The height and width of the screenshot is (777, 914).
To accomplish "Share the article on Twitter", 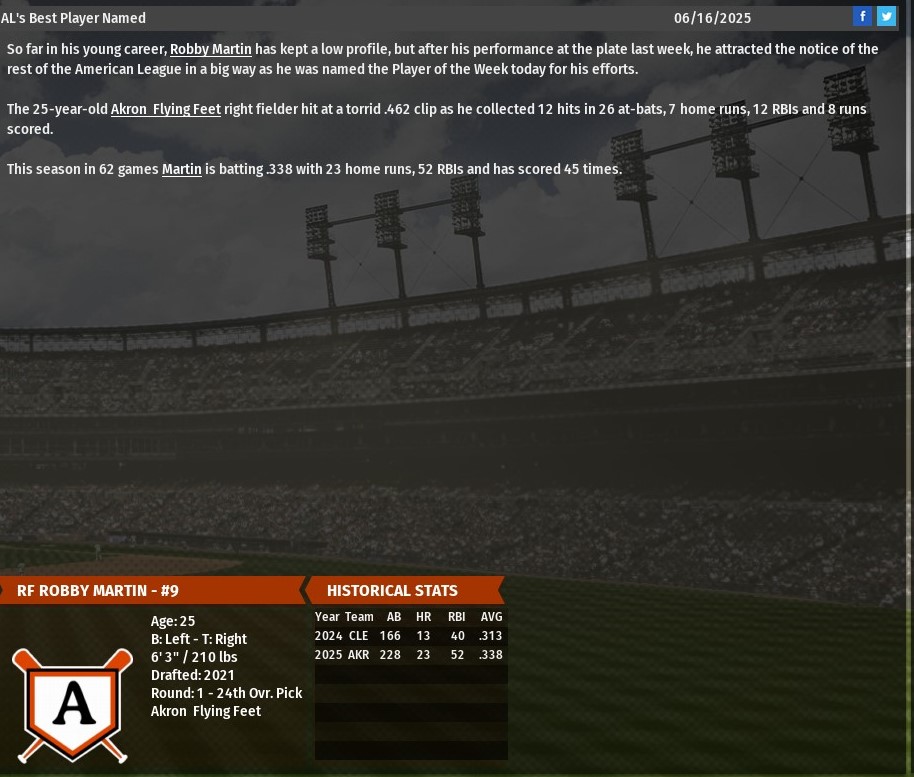I will pos(886,16).
